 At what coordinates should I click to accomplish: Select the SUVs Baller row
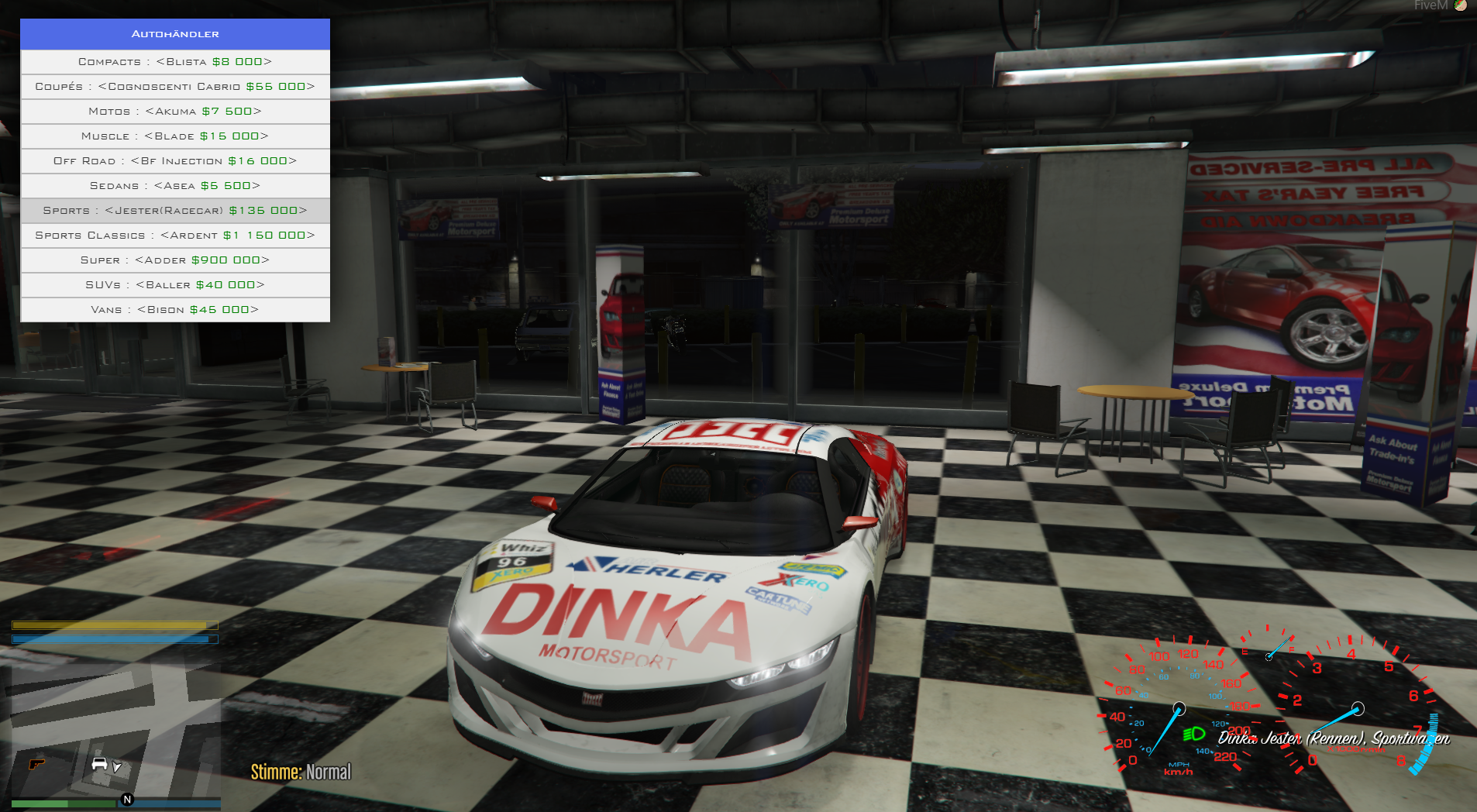tap(175, 285)
